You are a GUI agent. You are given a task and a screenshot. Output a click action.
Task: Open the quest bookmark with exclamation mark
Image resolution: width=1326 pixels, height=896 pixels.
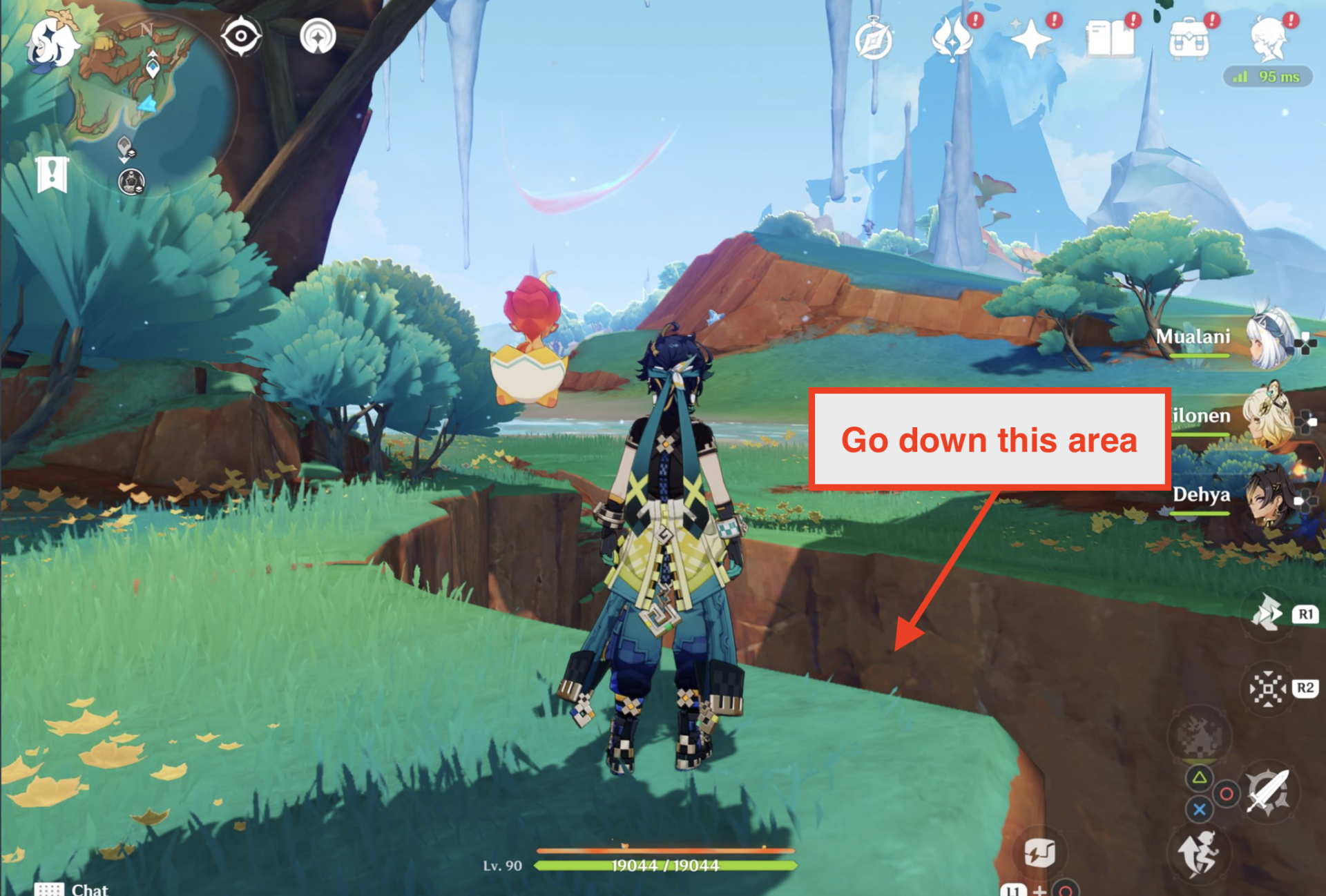[52, 174]
